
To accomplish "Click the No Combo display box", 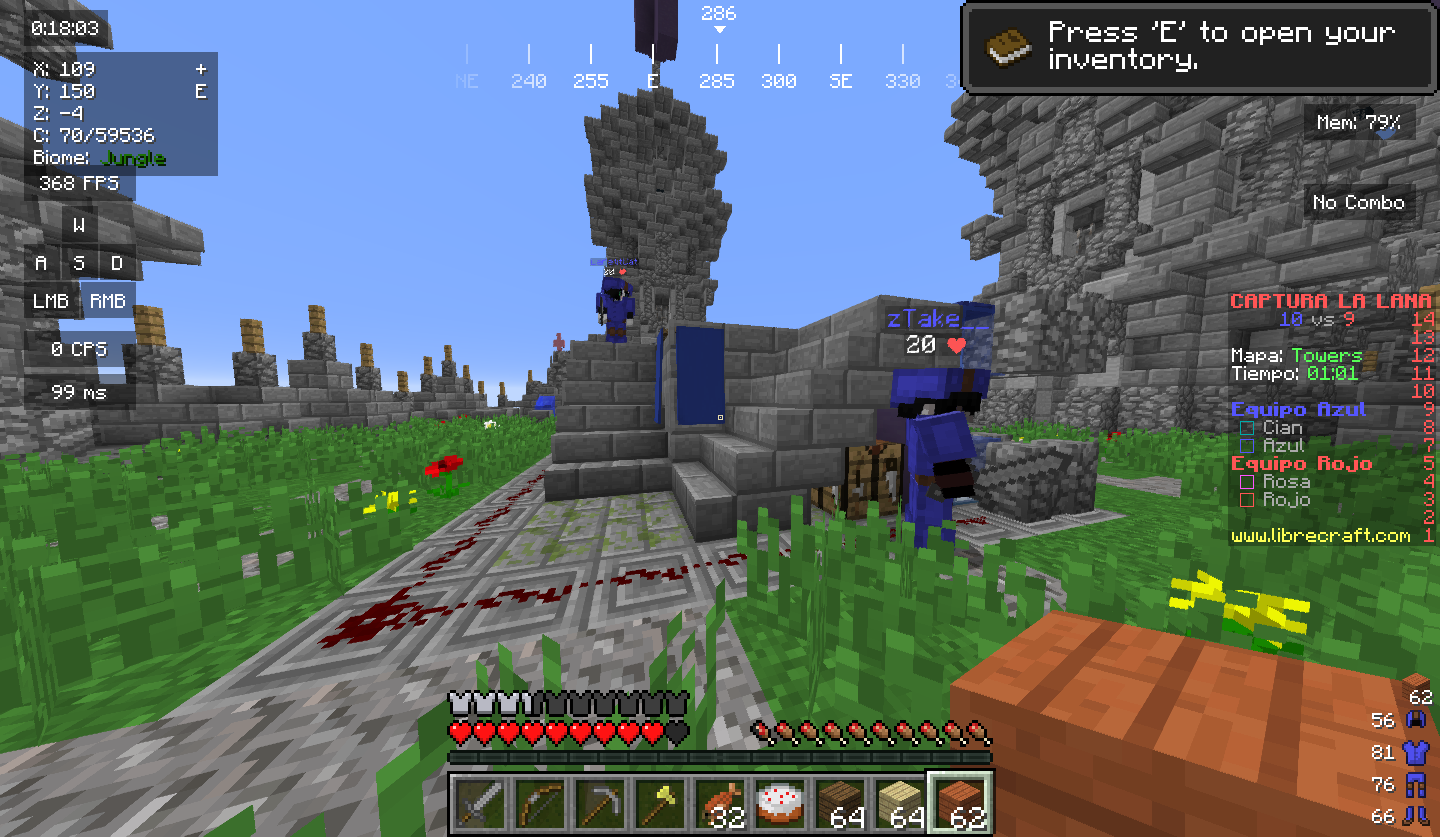I will point(1358,203).
